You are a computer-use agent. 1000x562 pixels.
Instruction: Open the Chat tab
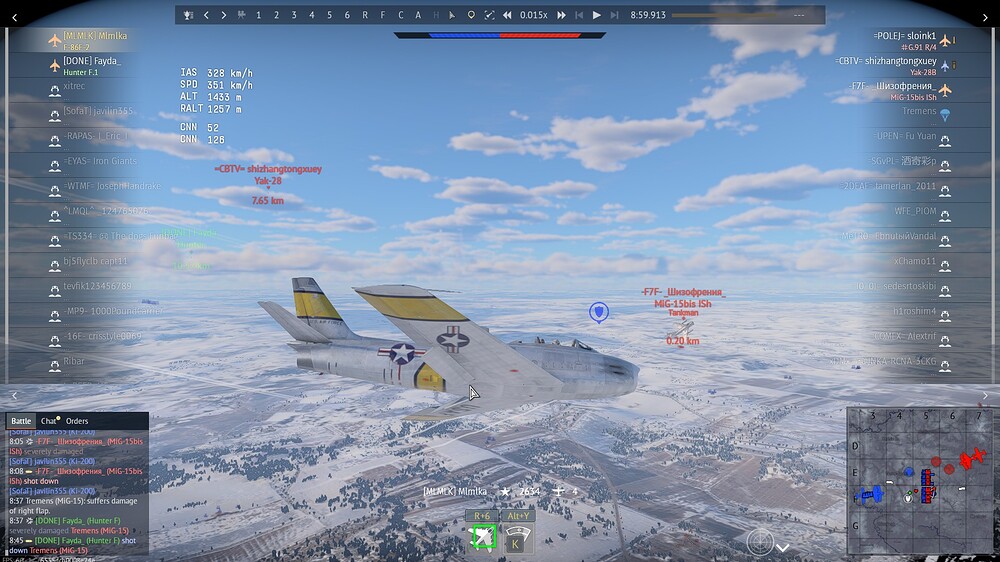(x=49, y=421)
